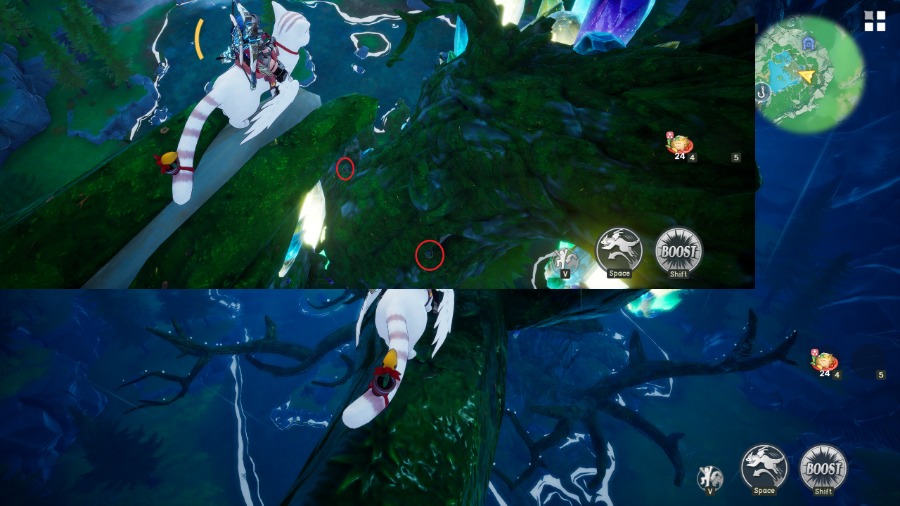Use the dismount icon in the main view
This screenshot has width=900, height=506.
coord(710,477)
